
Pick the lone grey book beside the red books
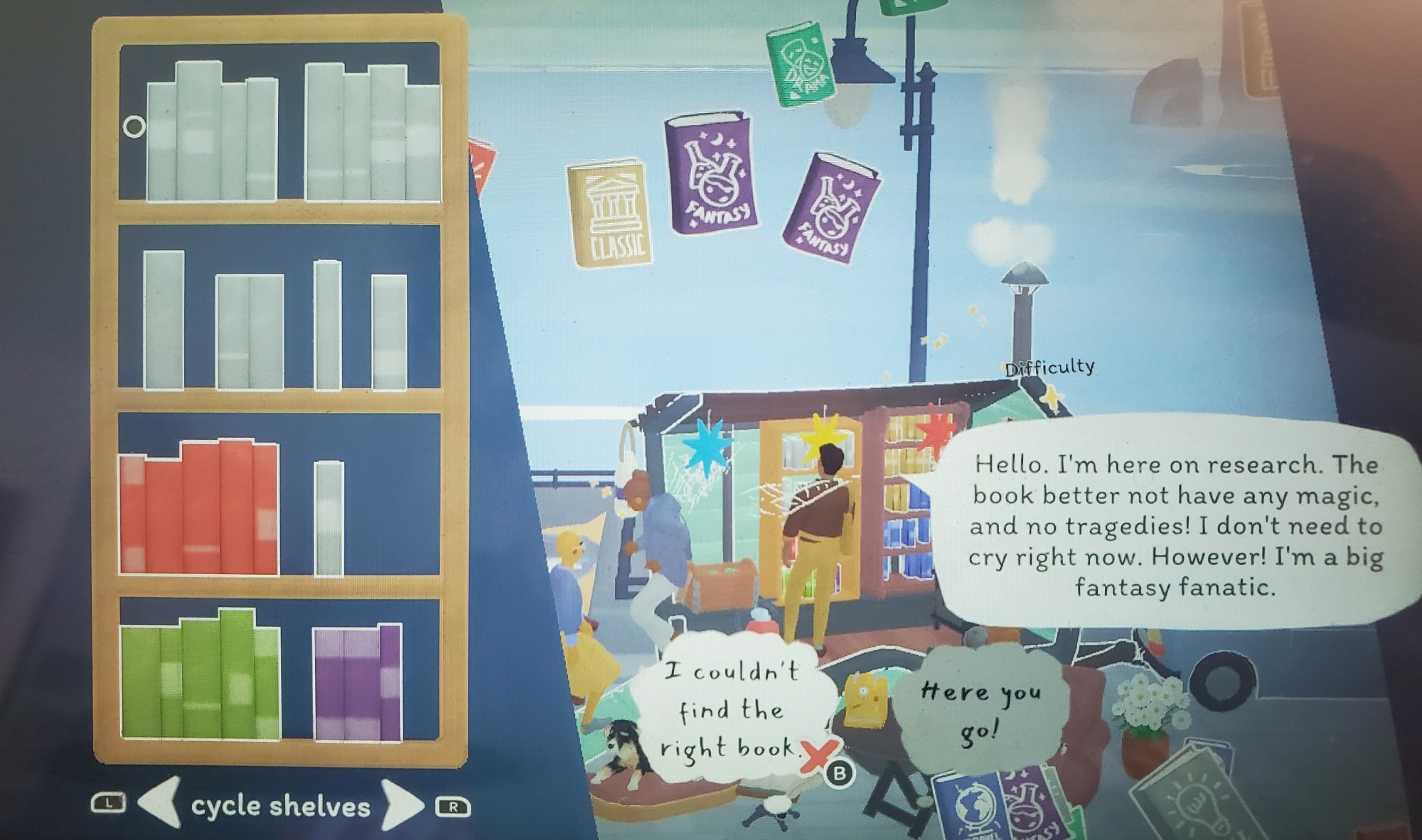[x=329, y=517]
